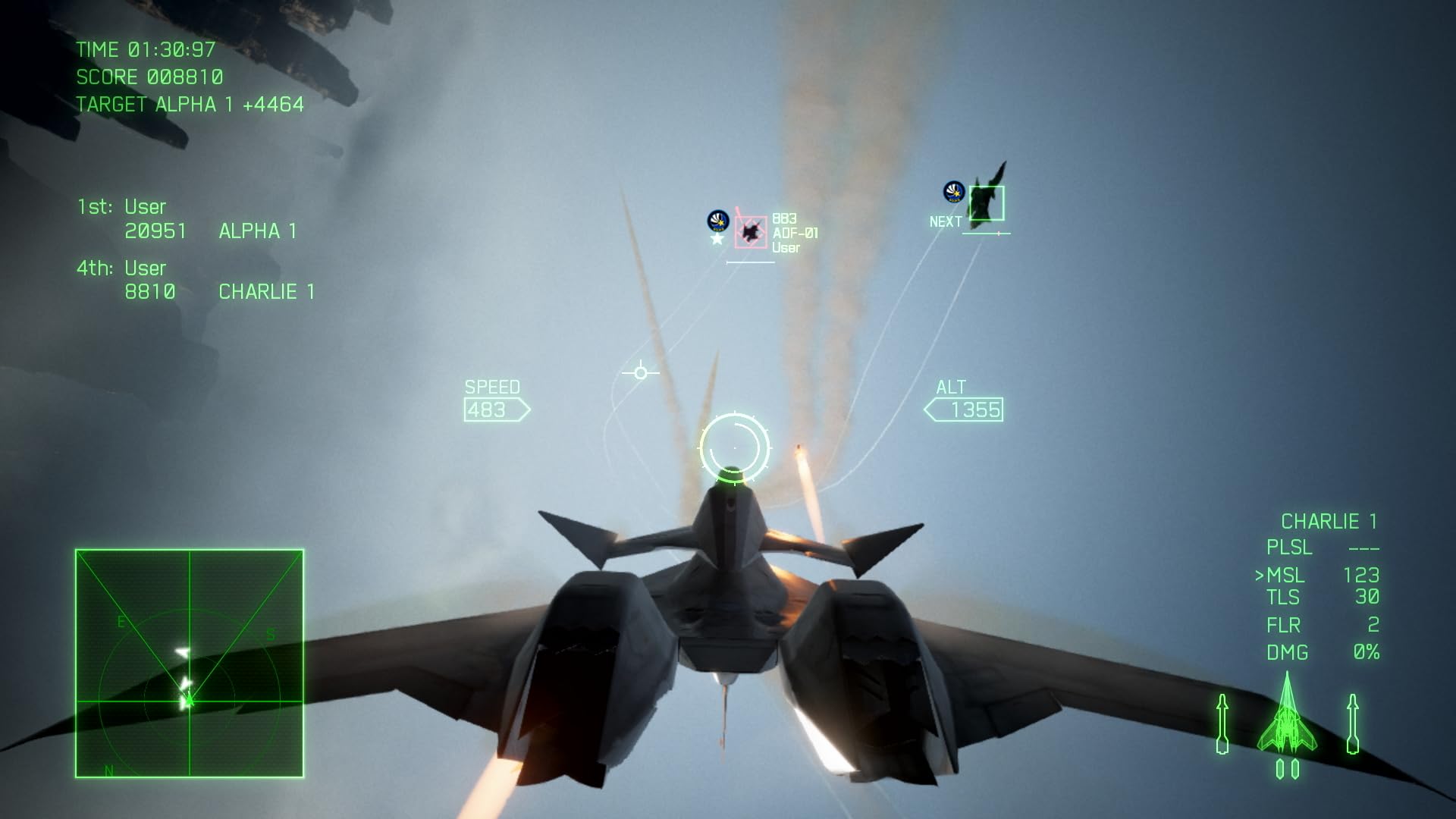1456x819 pixels.
Task: Click the pink enemy target box on ADF-01
Action: click(x=752, y=232)
